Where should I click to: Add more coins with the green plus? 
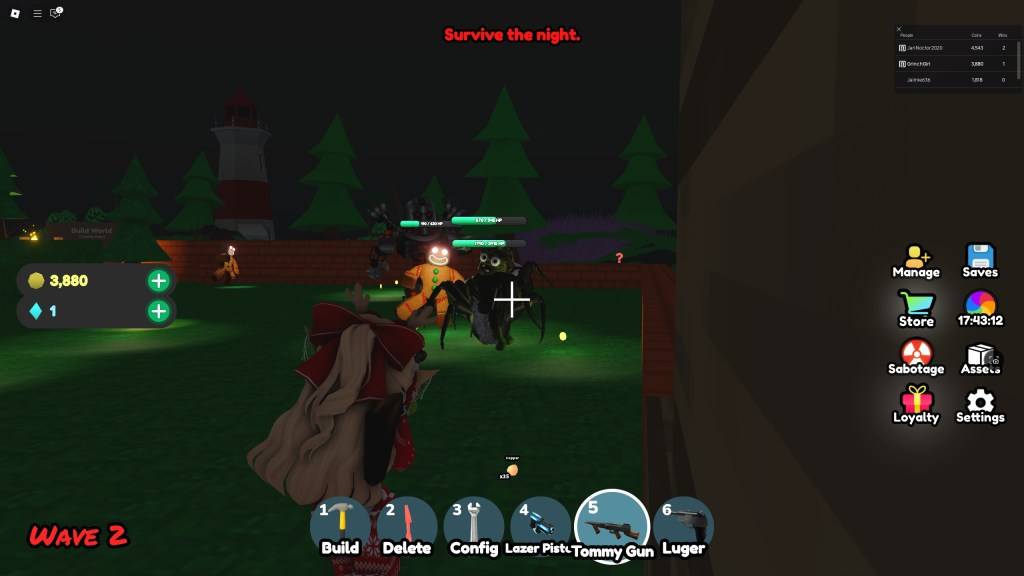158,281
